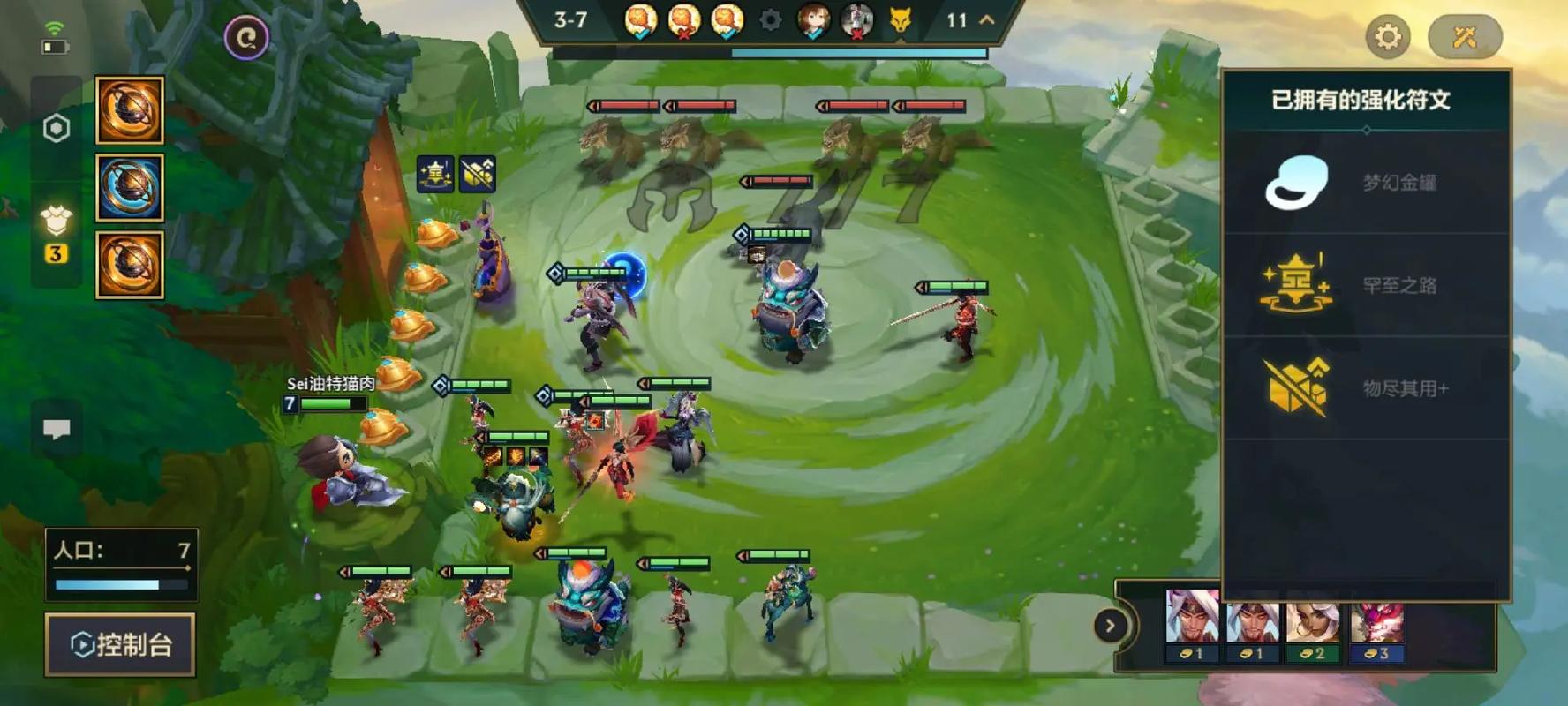Click the purple swirl icon

246,38
